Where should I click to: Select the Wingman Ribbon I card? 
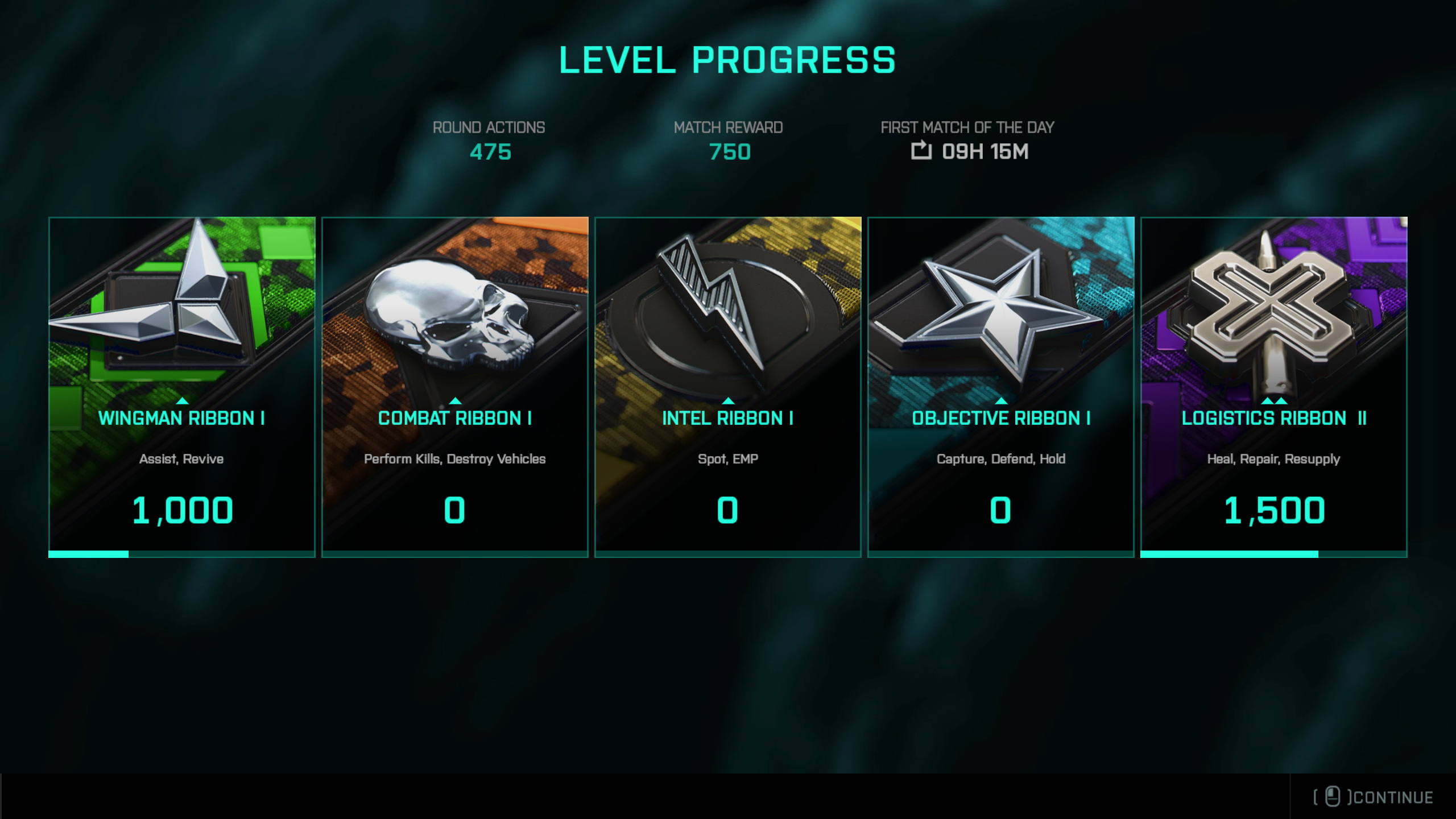tap(182, 387)
